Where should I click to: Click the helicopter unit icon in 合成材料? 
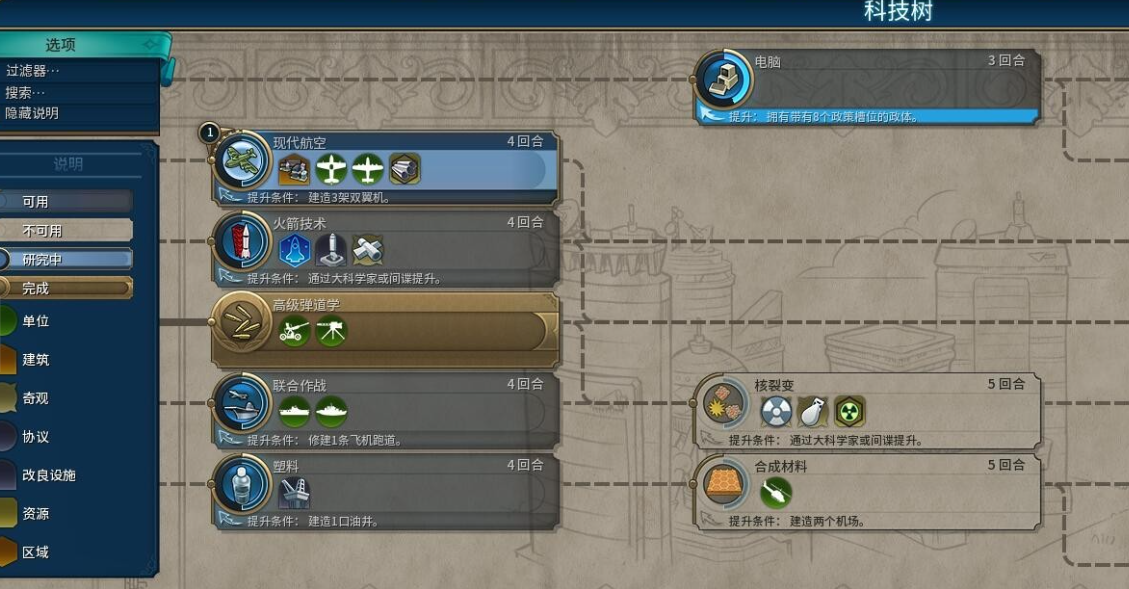(776, 492)
